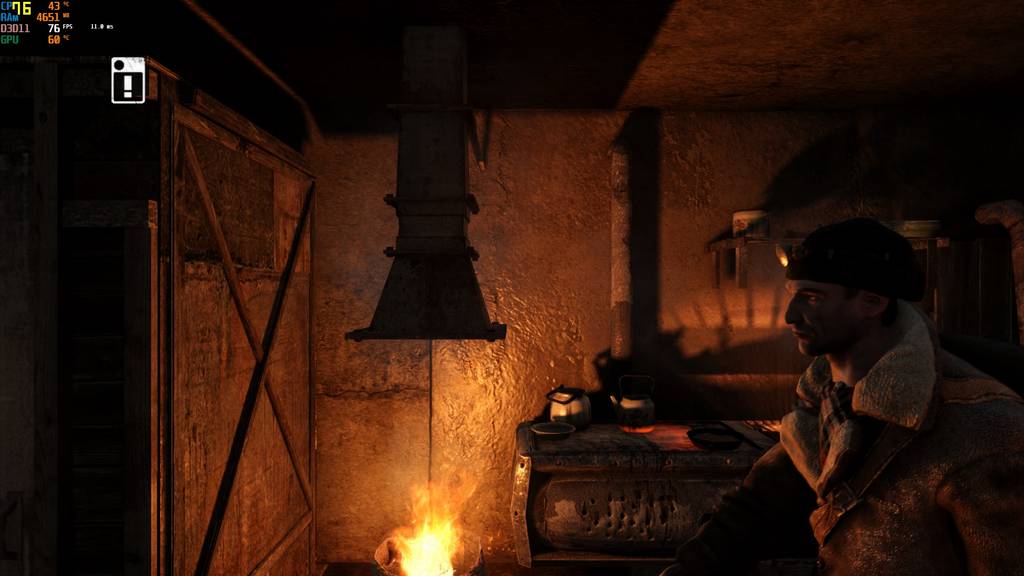Click the white exclamation mark notification icon
The image size is (1024, 576).
(128, 80)
